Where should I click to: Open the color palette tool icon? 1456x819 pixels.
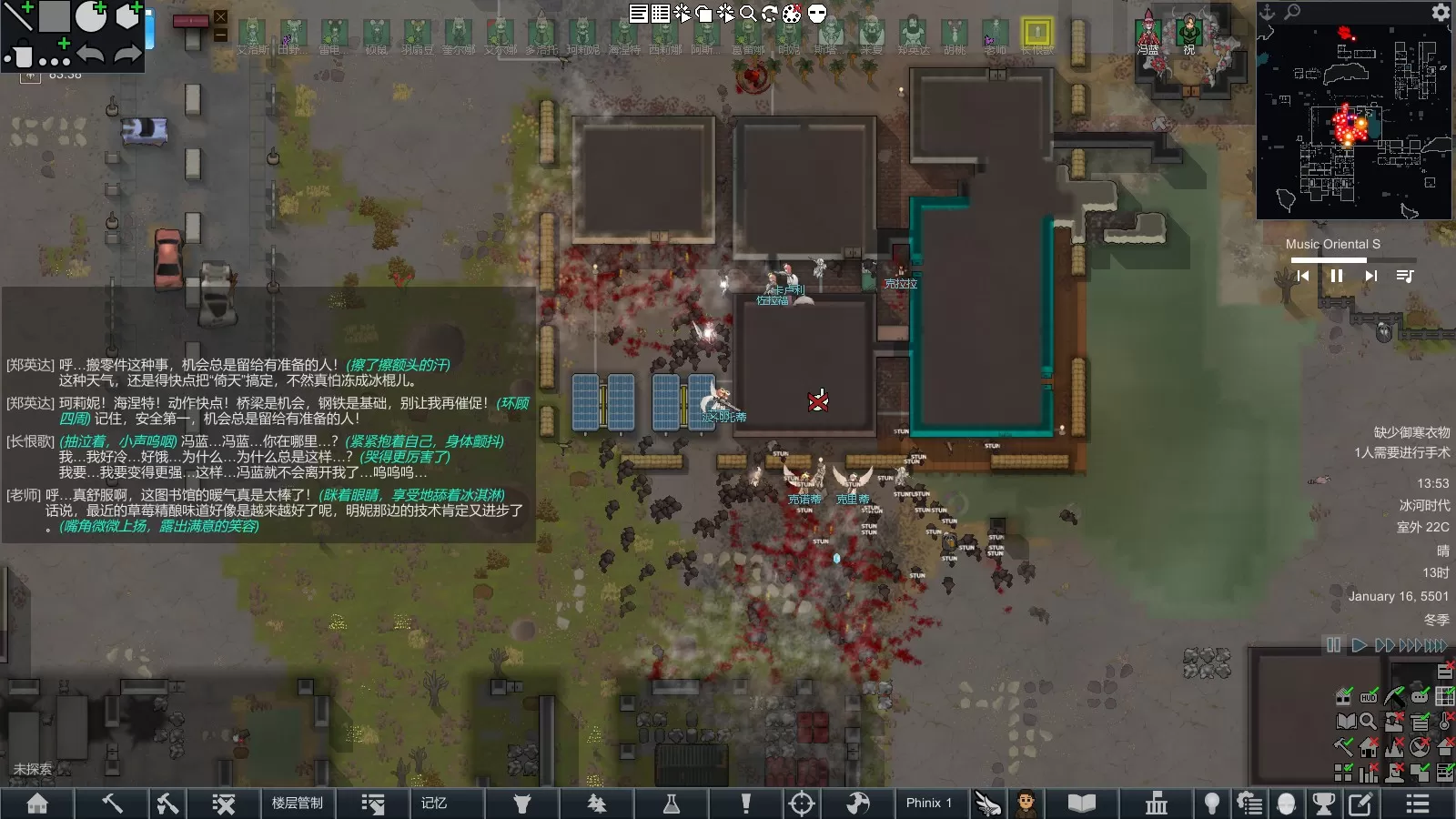pyautogui.click(x=793, y=13)
